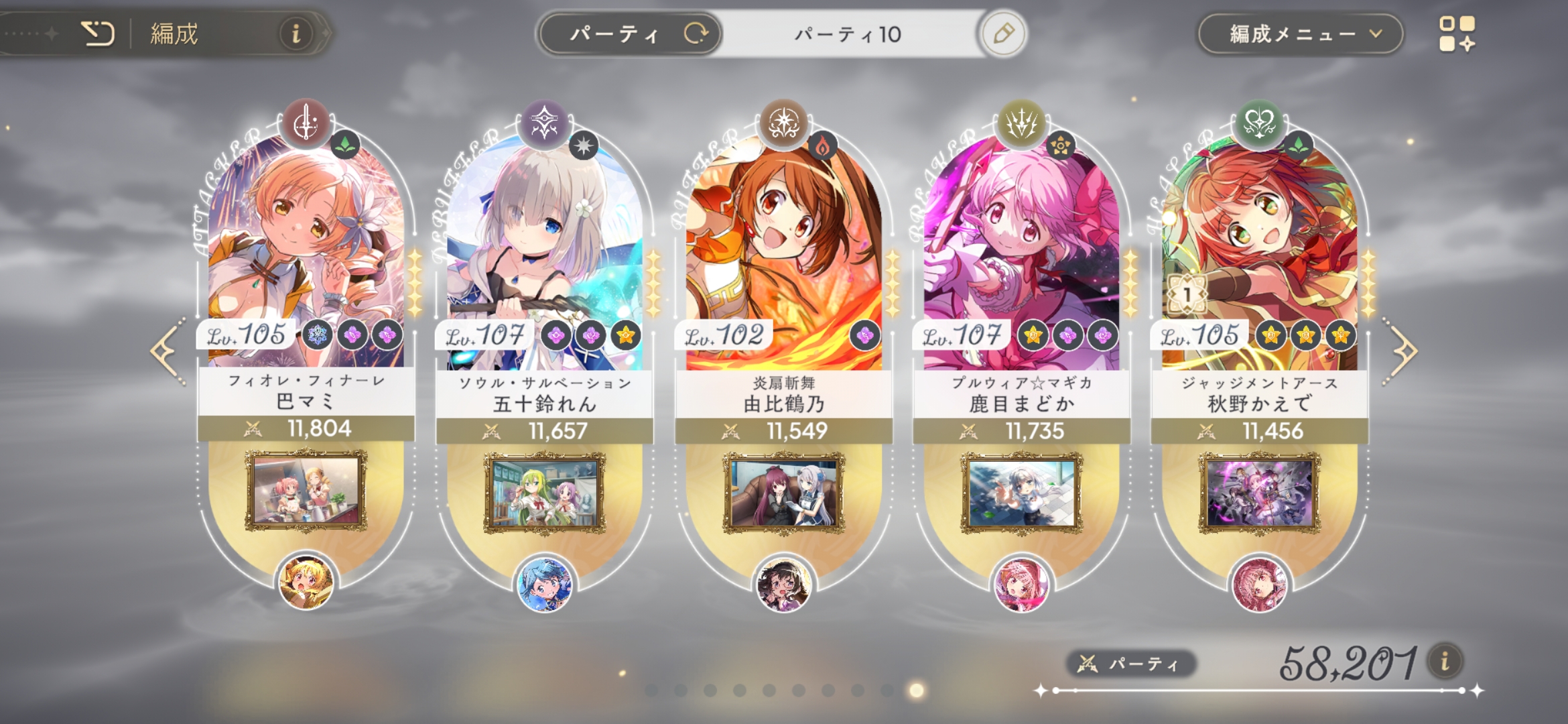Open 五十鈴れん's framed memory portrait
1568x724 pixels.
(544, 493)
